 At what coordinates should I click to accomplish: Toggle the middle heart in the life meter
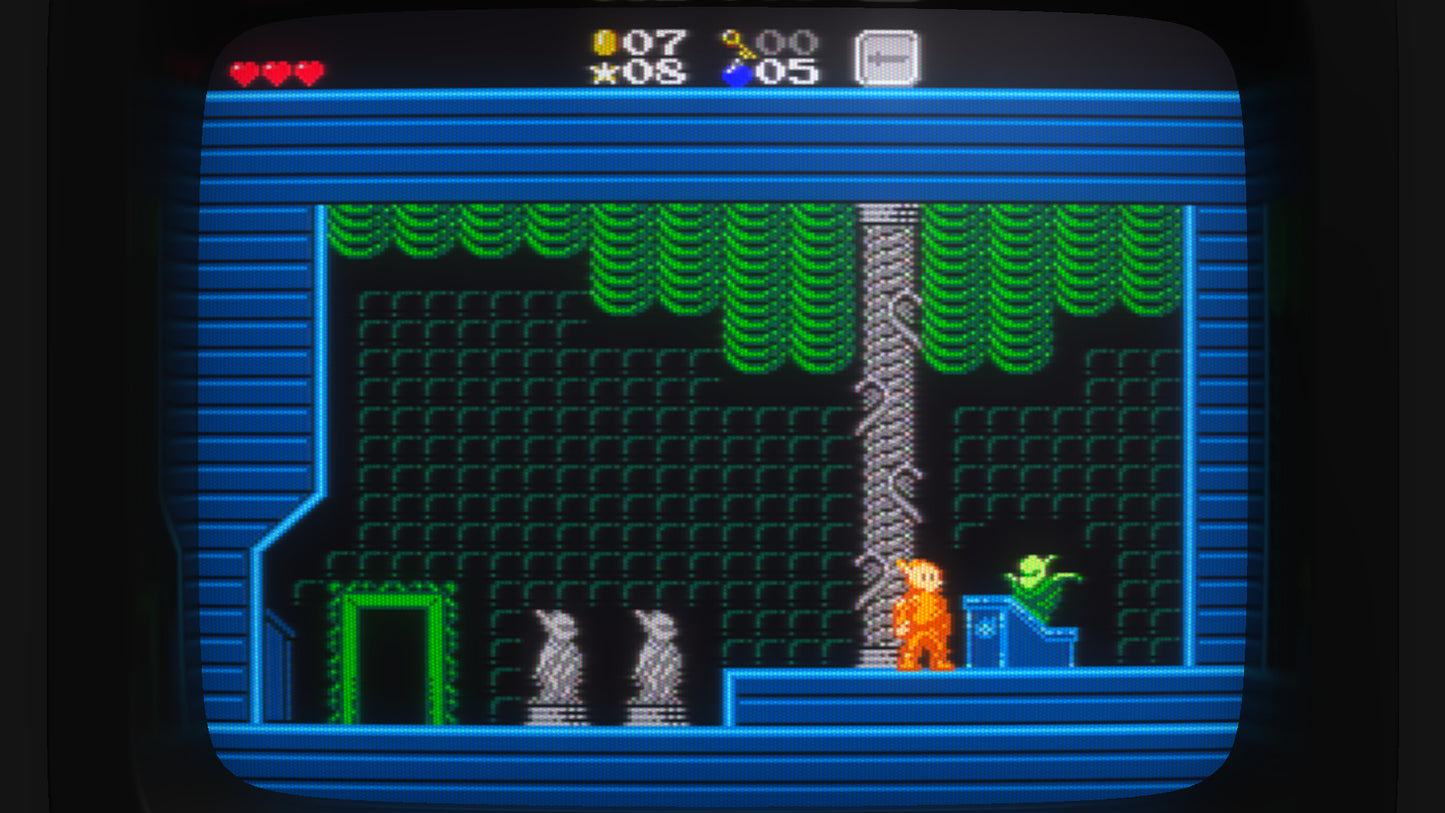(274, 72)
